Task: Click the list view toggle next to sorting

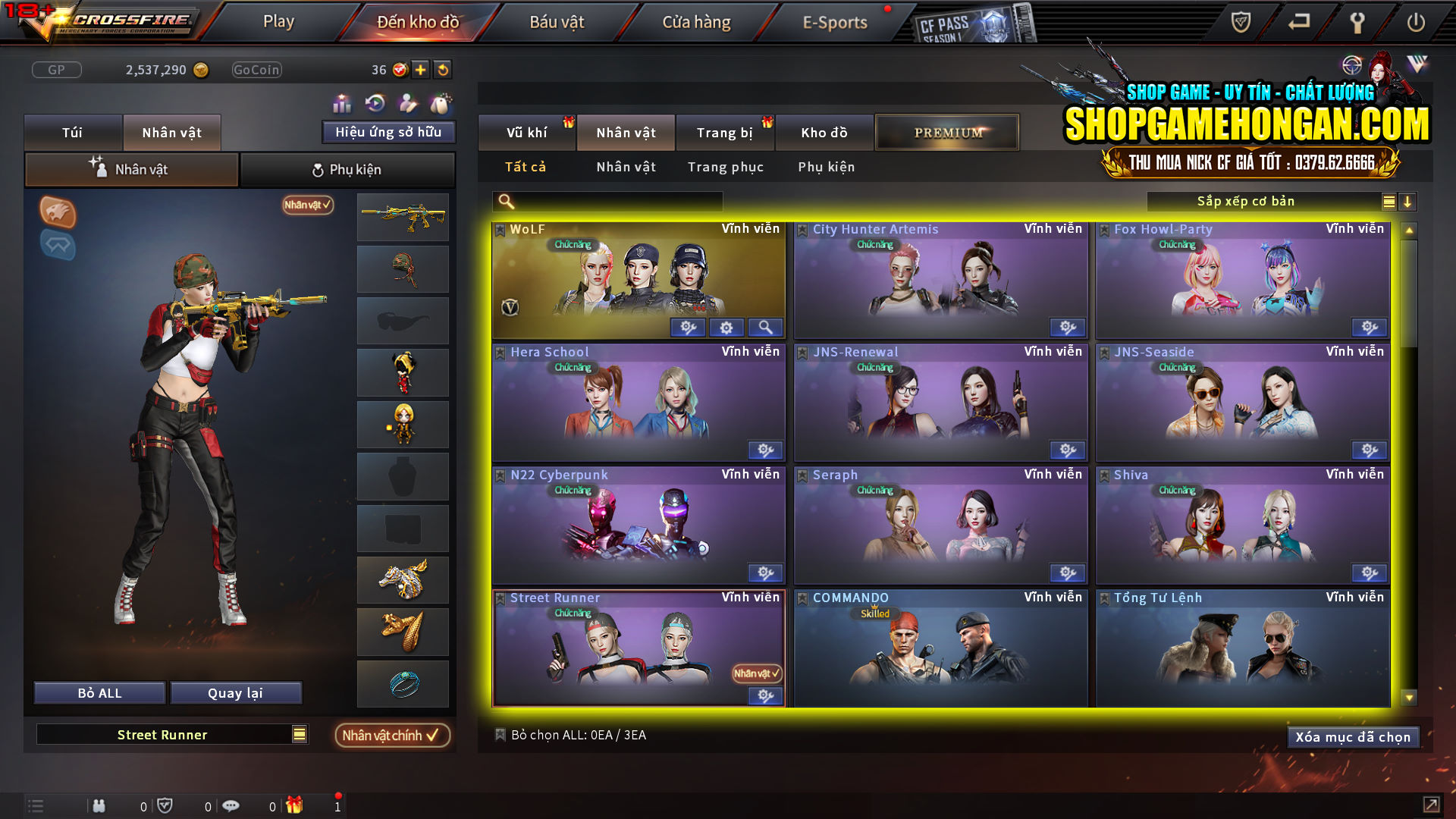Action: coord(1388,202)
